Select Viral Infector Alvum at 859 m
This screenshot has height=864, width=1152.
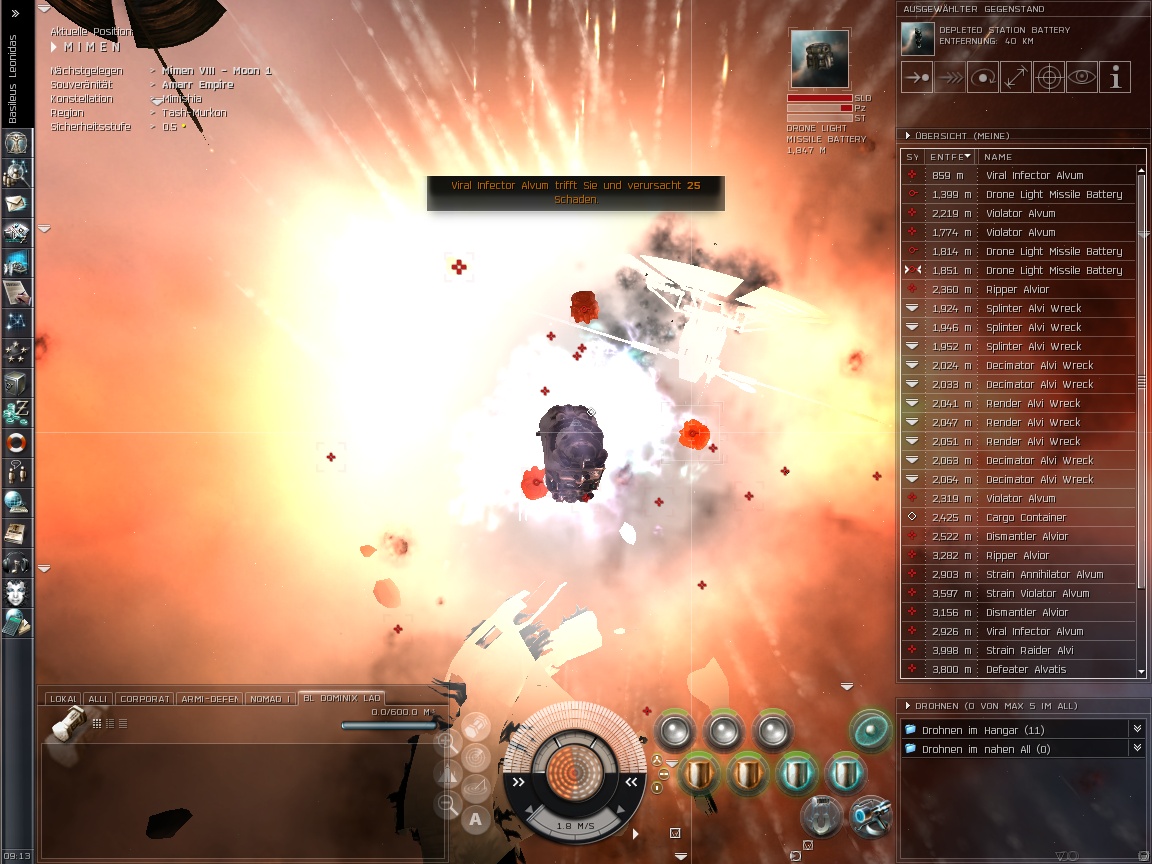point(1034,176)
